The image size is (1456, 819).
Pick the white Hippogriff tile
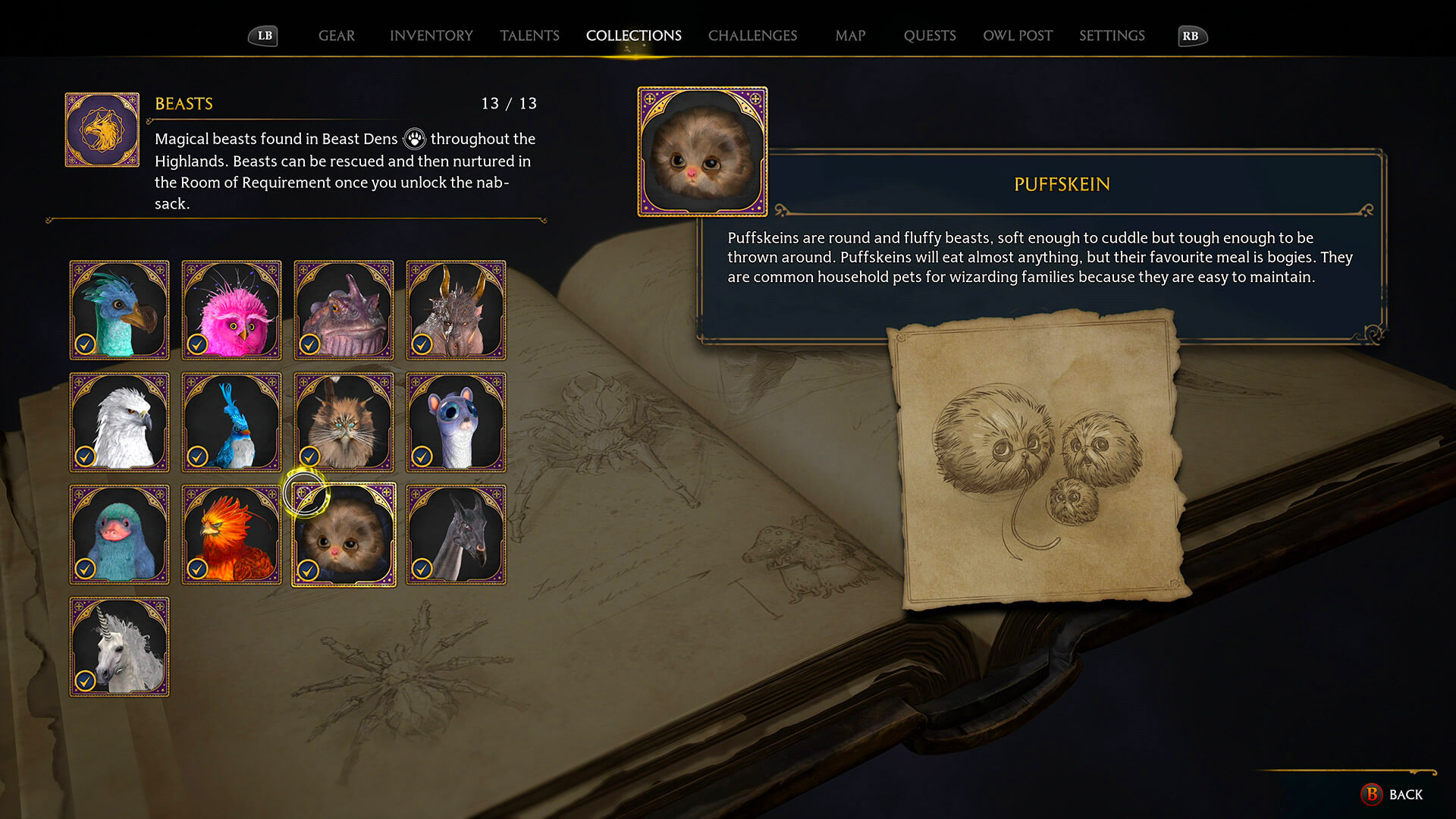pyautogui.click(x=119, y=422)
